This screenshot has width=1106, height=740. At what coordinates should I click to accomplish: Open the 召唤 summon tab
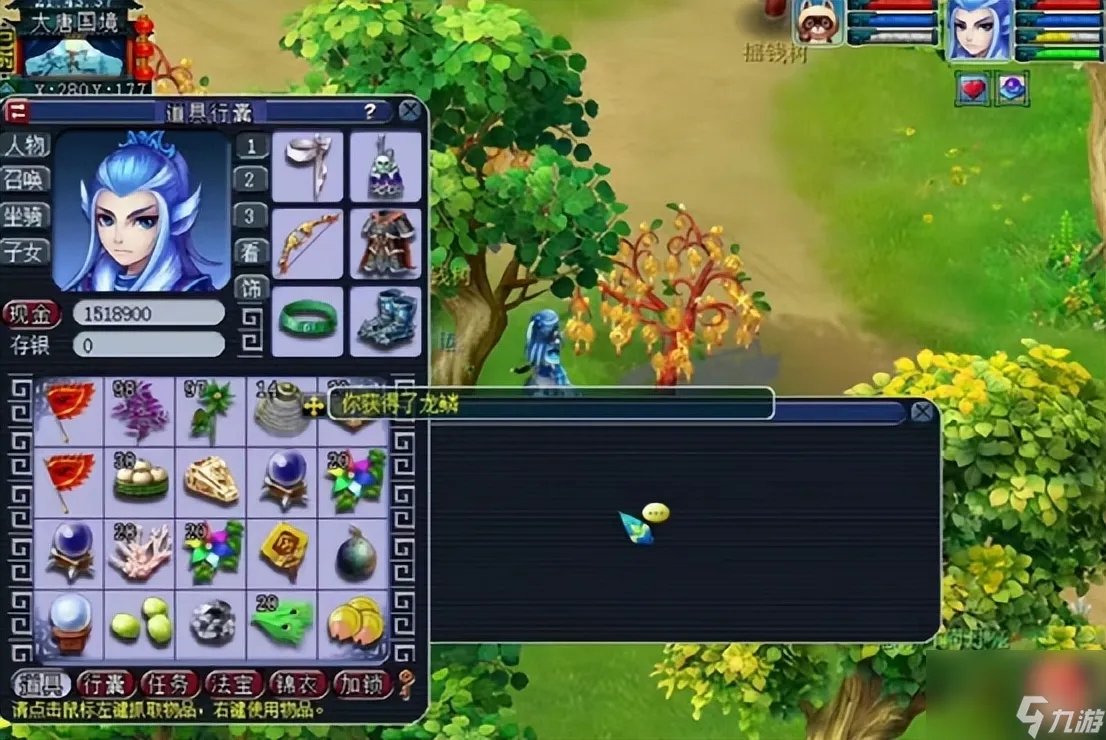click(x=25, y=180)
